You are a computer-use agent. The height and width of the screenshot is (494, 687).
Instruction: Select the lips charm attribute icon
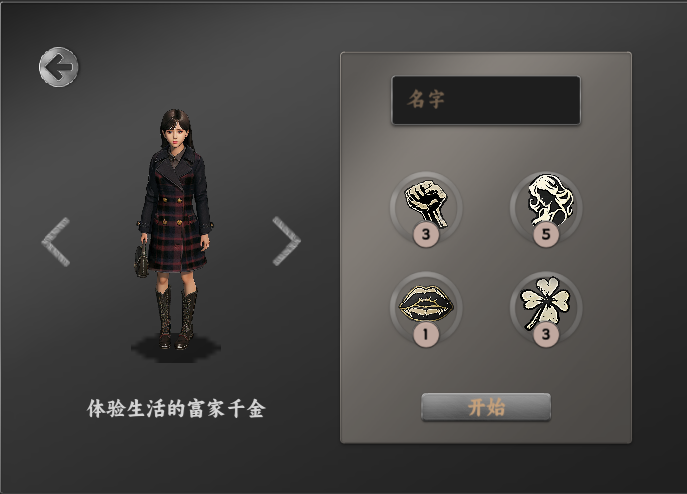click(426, 302)
